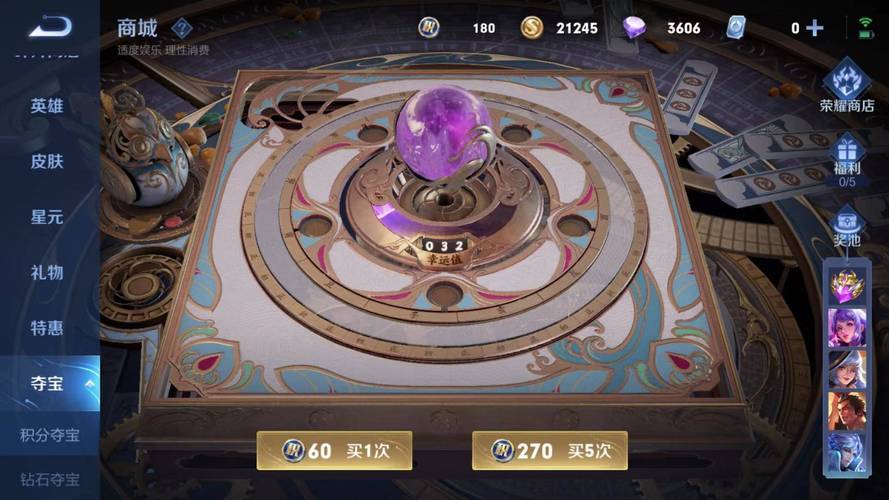
Task: Choose the 钻石夺宝 sub-tab
Action: pyautogui.click(x=50, y=480)
